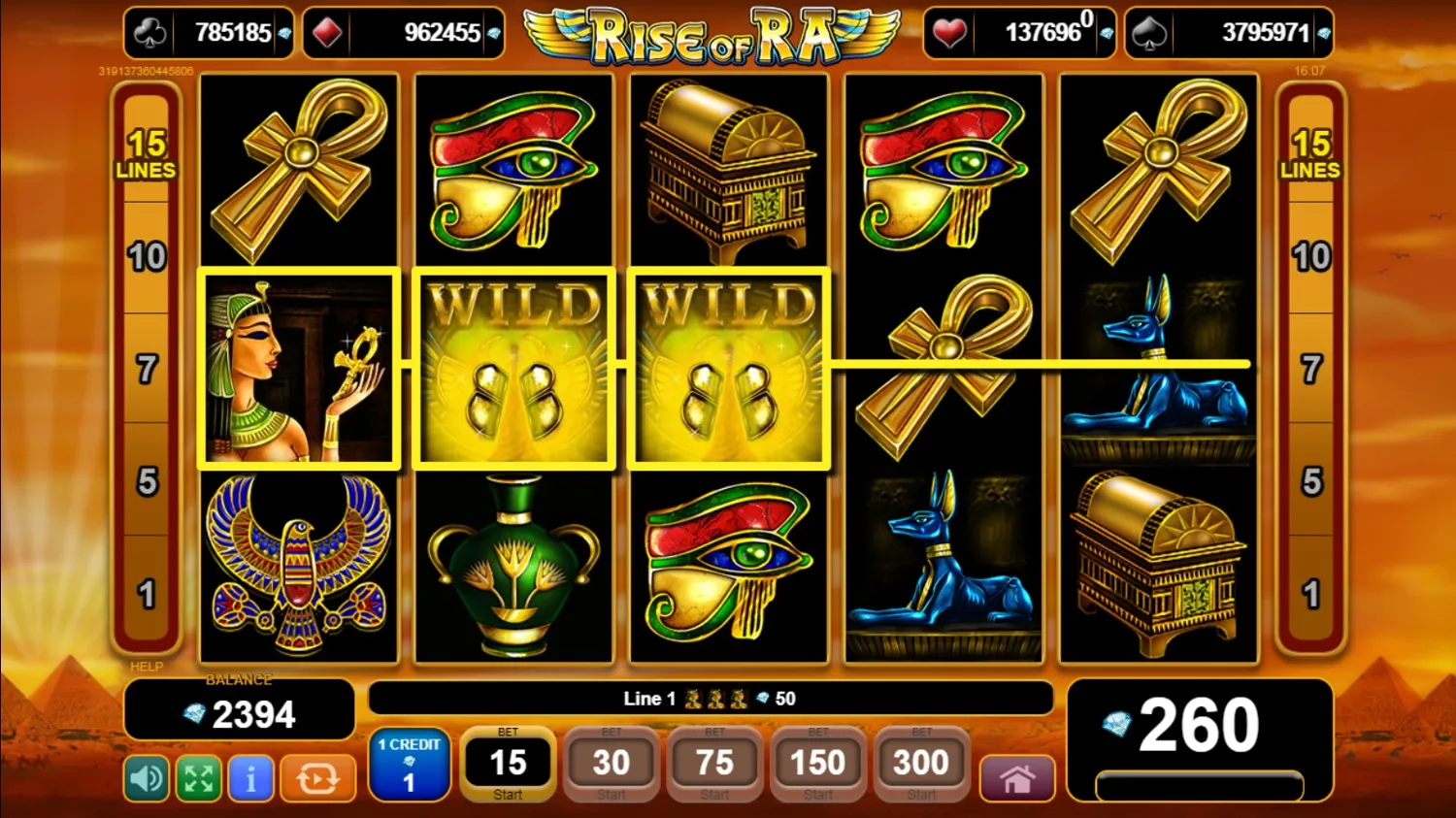This screenshot has height=818, width=1456.
Task: Expand the 15 LINES selector on right
Action: coord(1312,155)
